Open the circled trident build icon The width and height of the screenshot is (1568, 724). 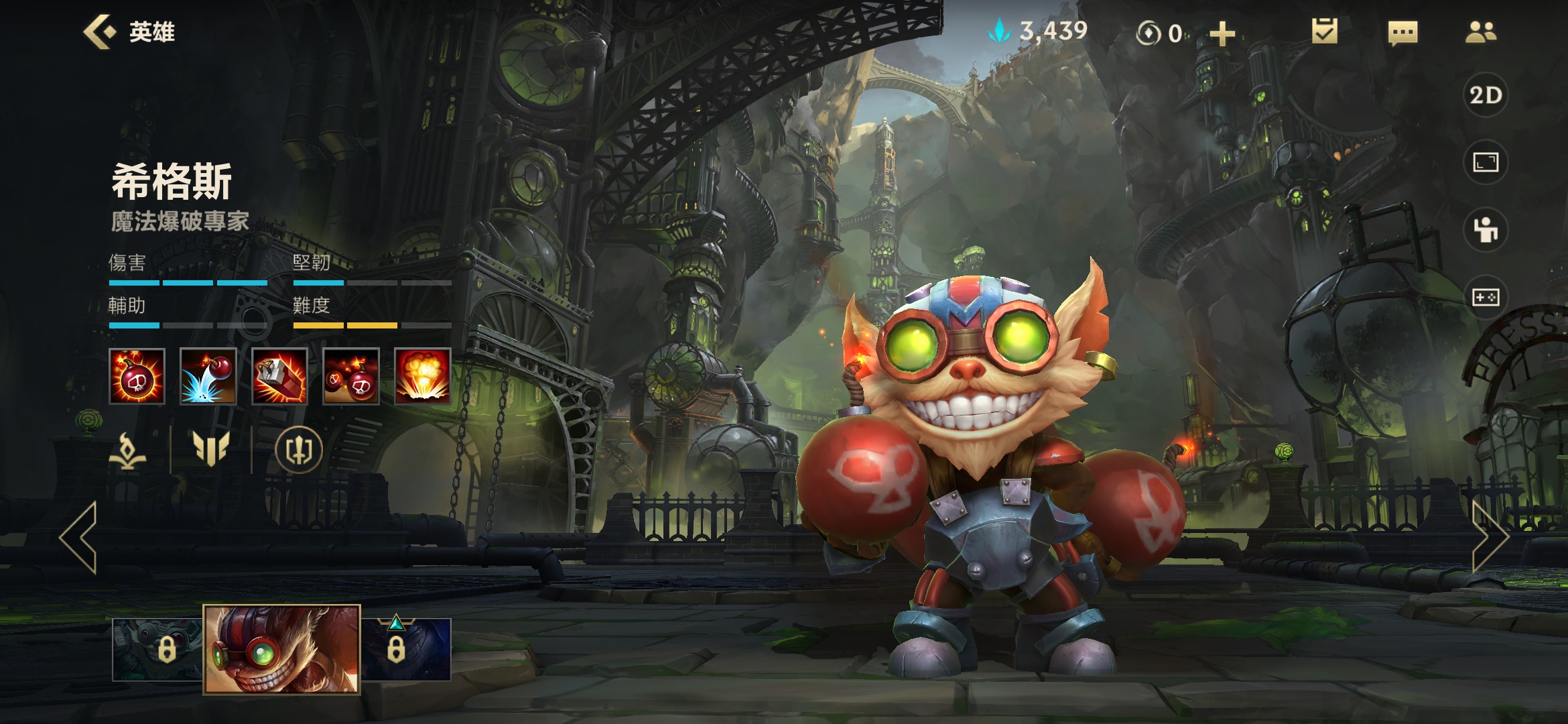coord(299,450)
